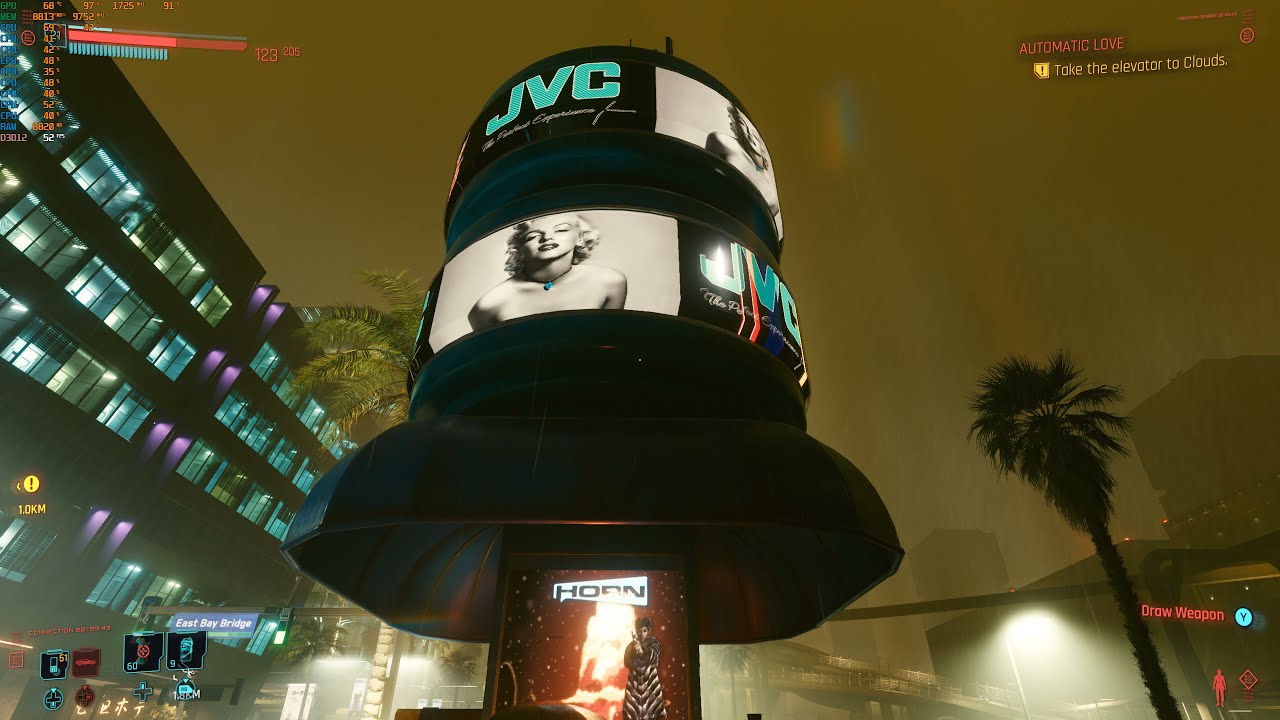The image size is (1280, 720).
Task: Toggle the red D-pad vehicle control
Action: tap(85, 696)
